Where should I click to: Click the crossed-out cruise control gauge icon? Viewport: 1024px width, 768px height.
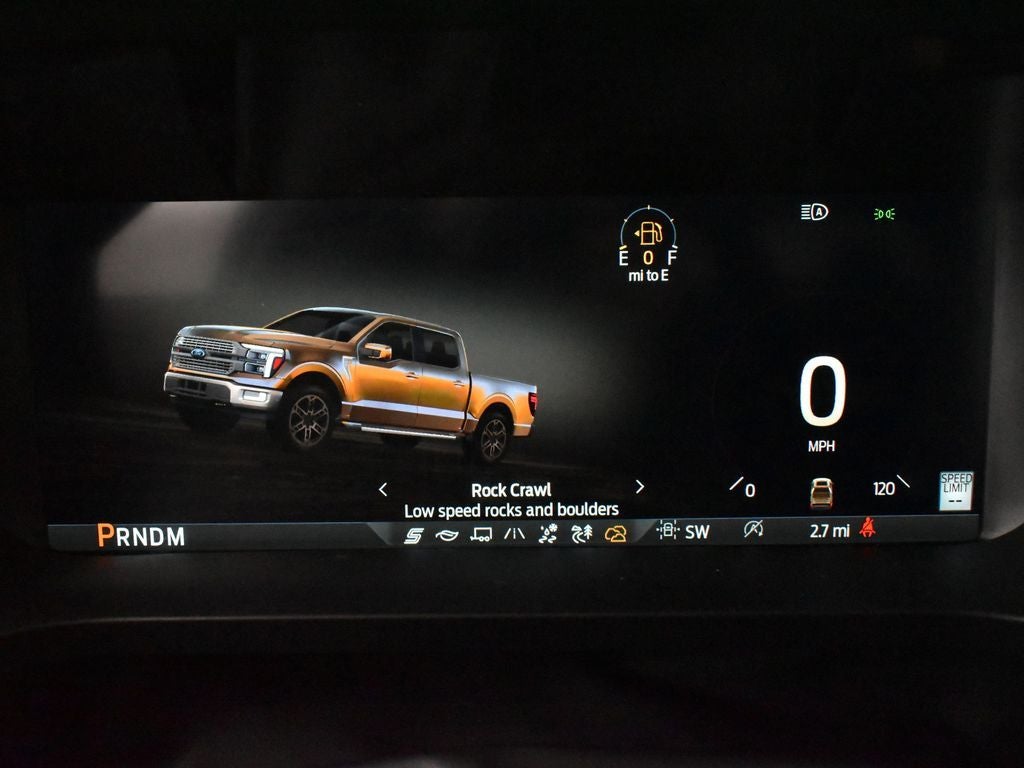[x=753, y=530]
